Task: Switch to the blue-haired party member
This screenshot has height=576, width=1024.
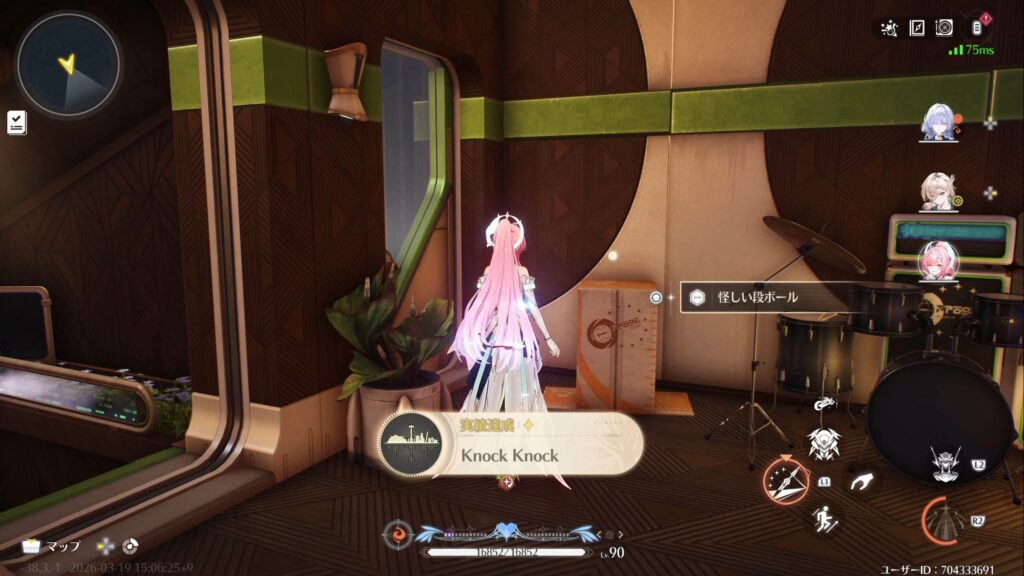Action: pos(940,122)
